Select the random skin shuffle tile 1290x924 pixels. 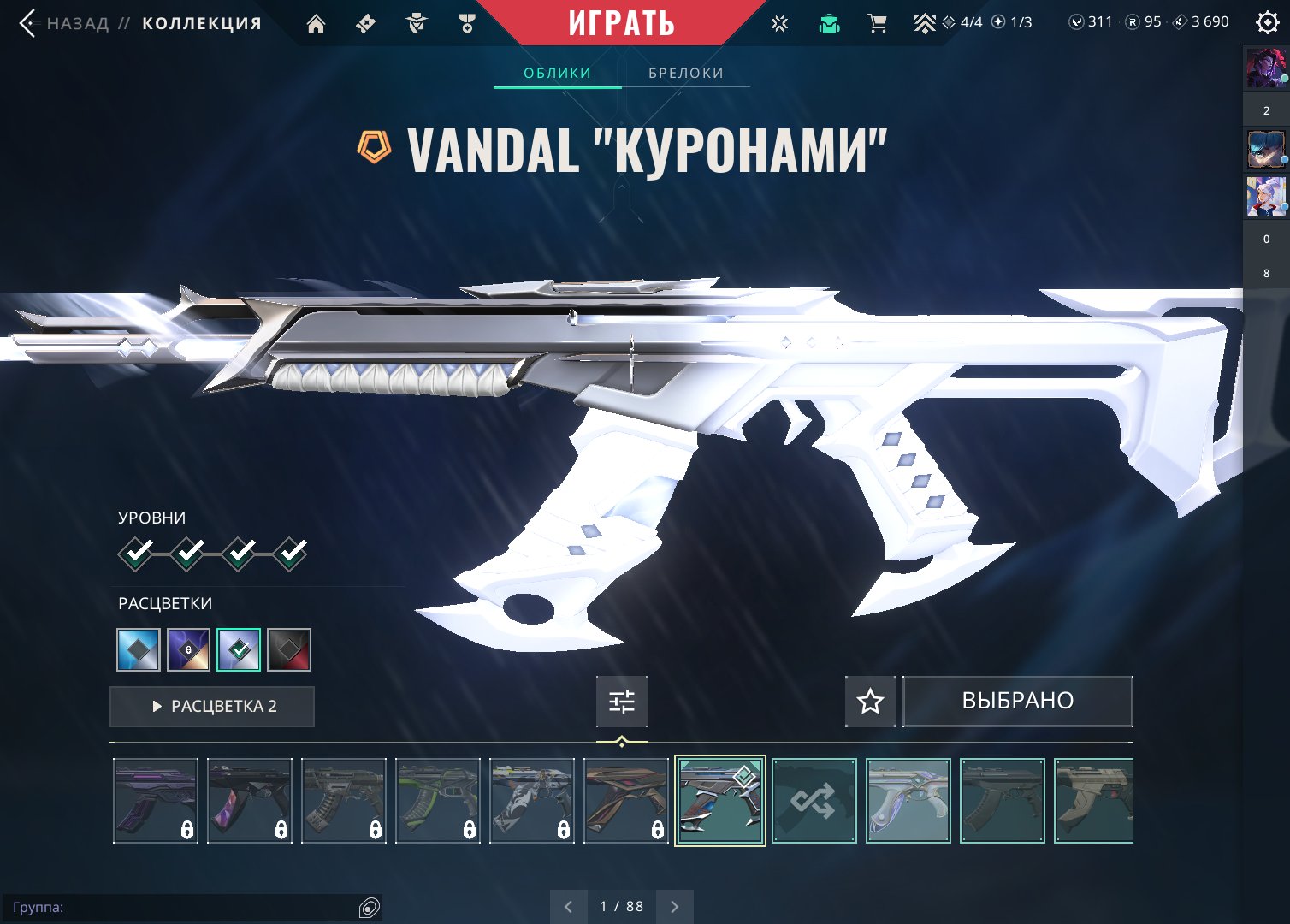click(814, 801)
